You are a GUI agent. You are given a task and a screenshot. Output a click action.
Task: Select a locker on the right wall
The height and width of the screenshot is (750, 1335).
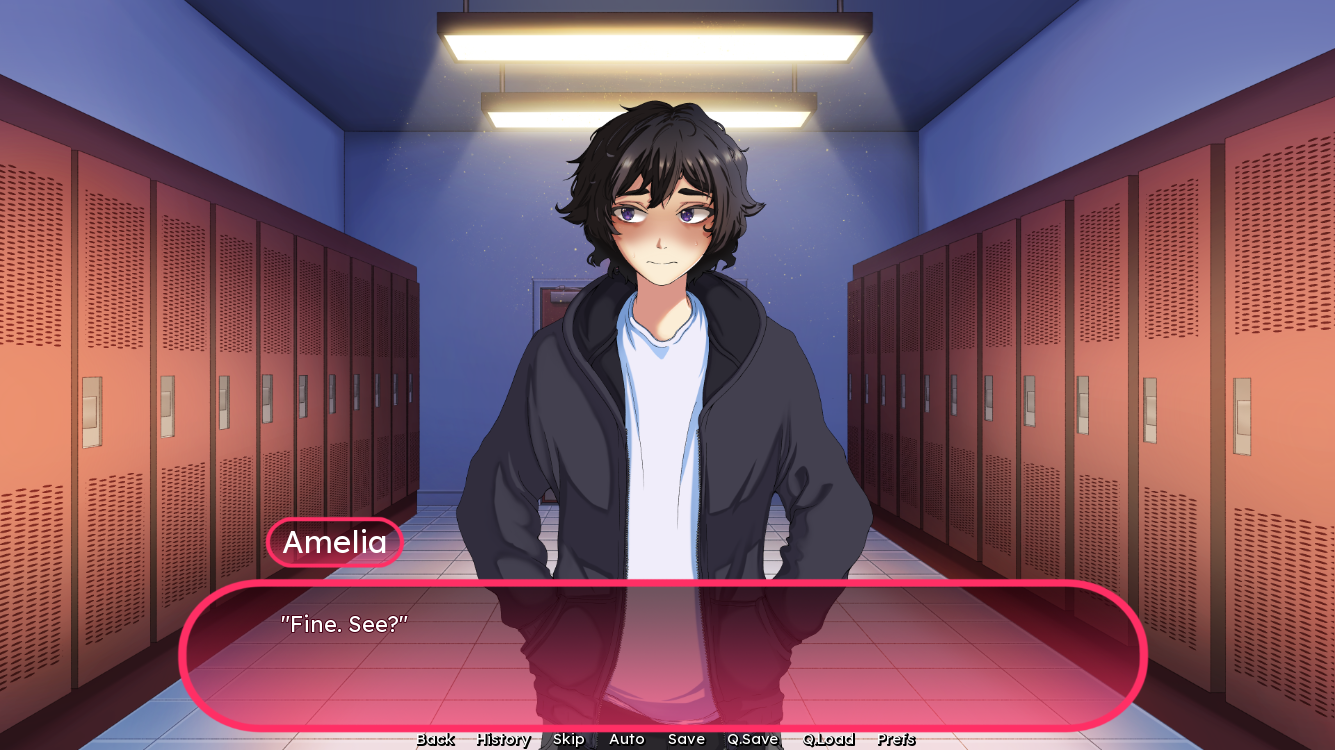(x=1150, y=350)
